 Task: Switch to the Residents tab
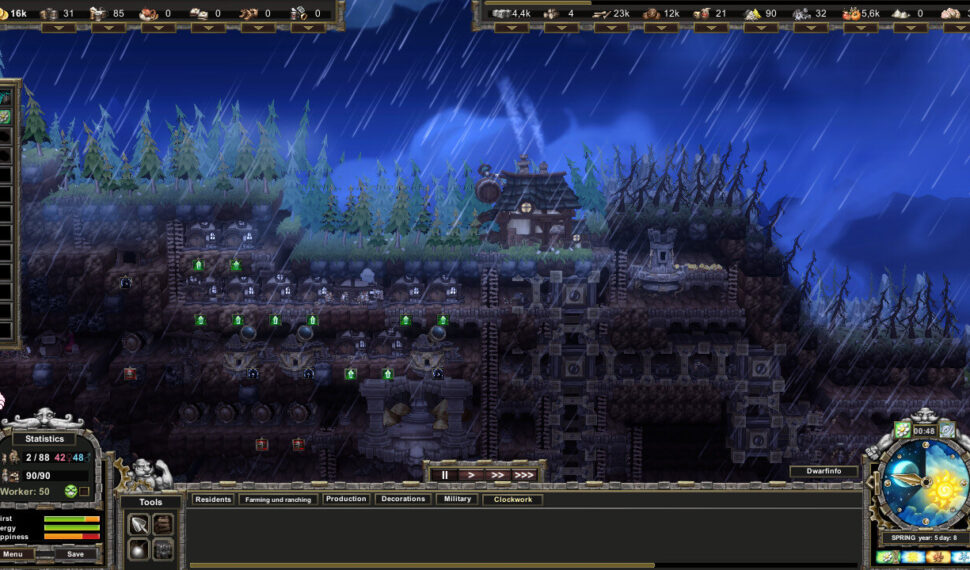pyautogui.click(x=212, y=499)
